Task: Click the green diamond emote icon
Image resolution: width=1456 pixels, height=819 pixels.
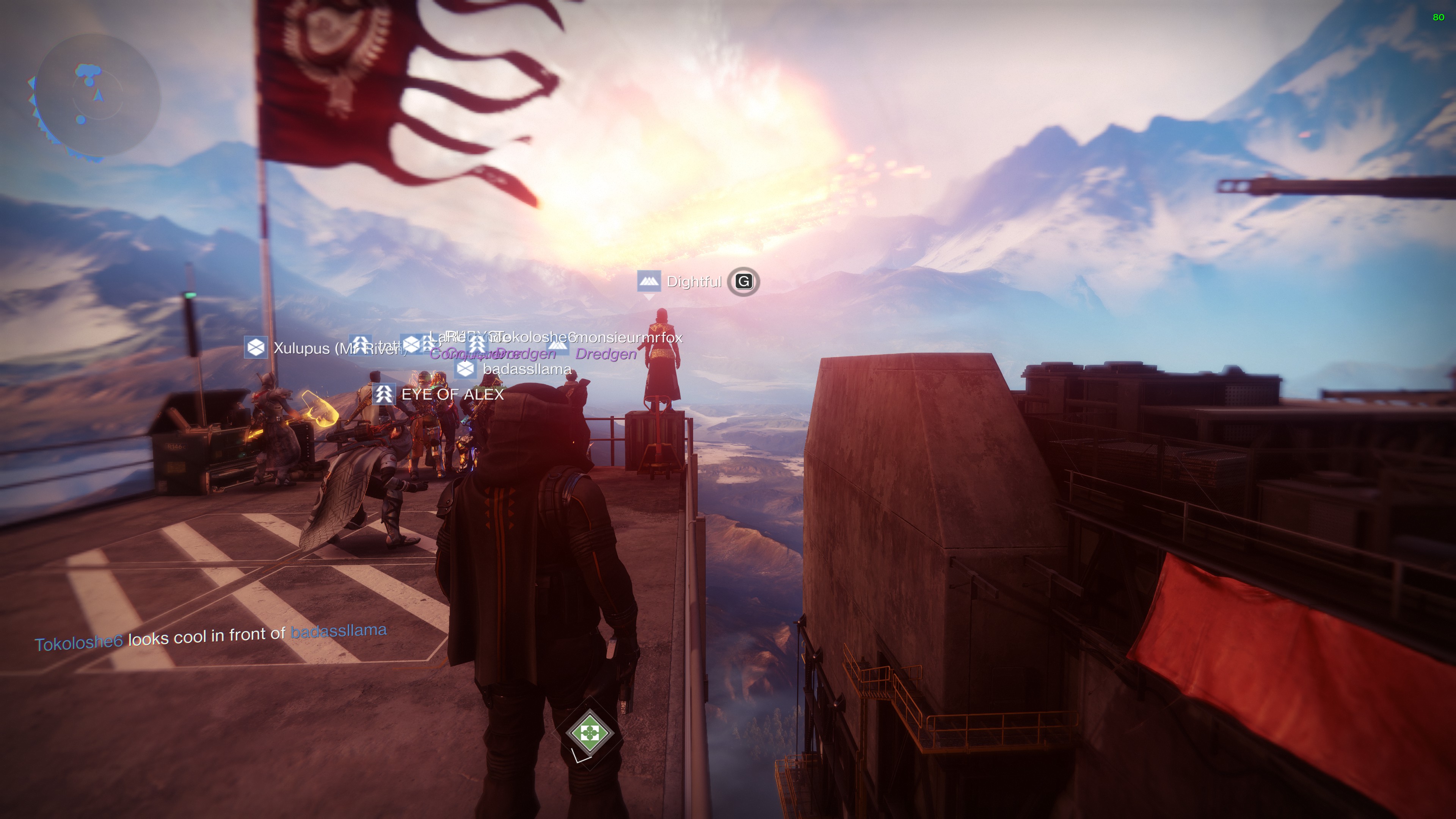Action: click(589, 733)
